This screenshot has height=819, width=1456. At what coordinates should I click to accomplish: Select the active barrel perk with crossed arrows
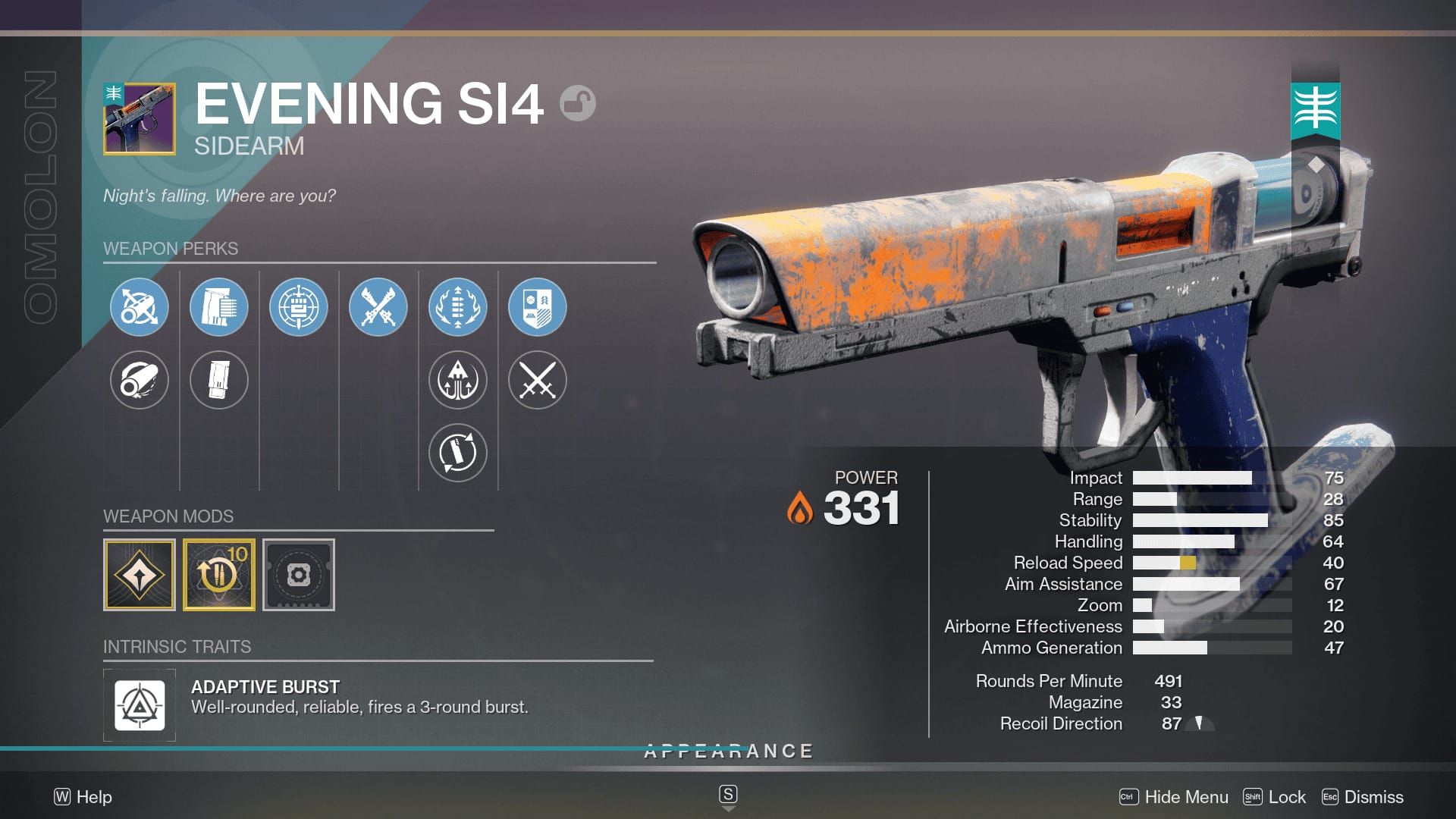(x=140, y=307)
